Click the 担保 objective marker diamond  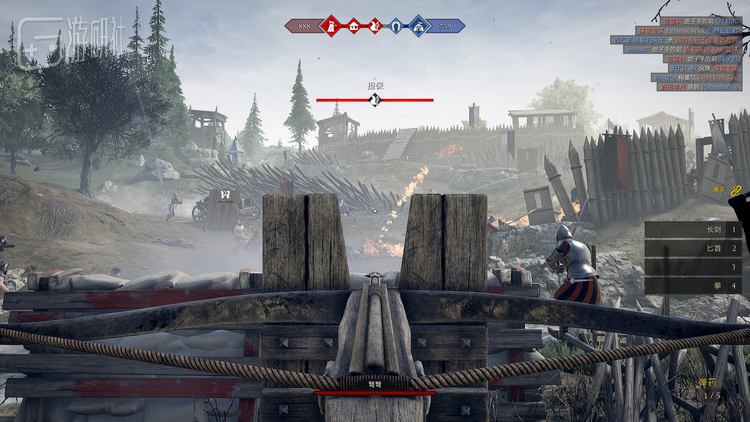[x=375, y=99]
